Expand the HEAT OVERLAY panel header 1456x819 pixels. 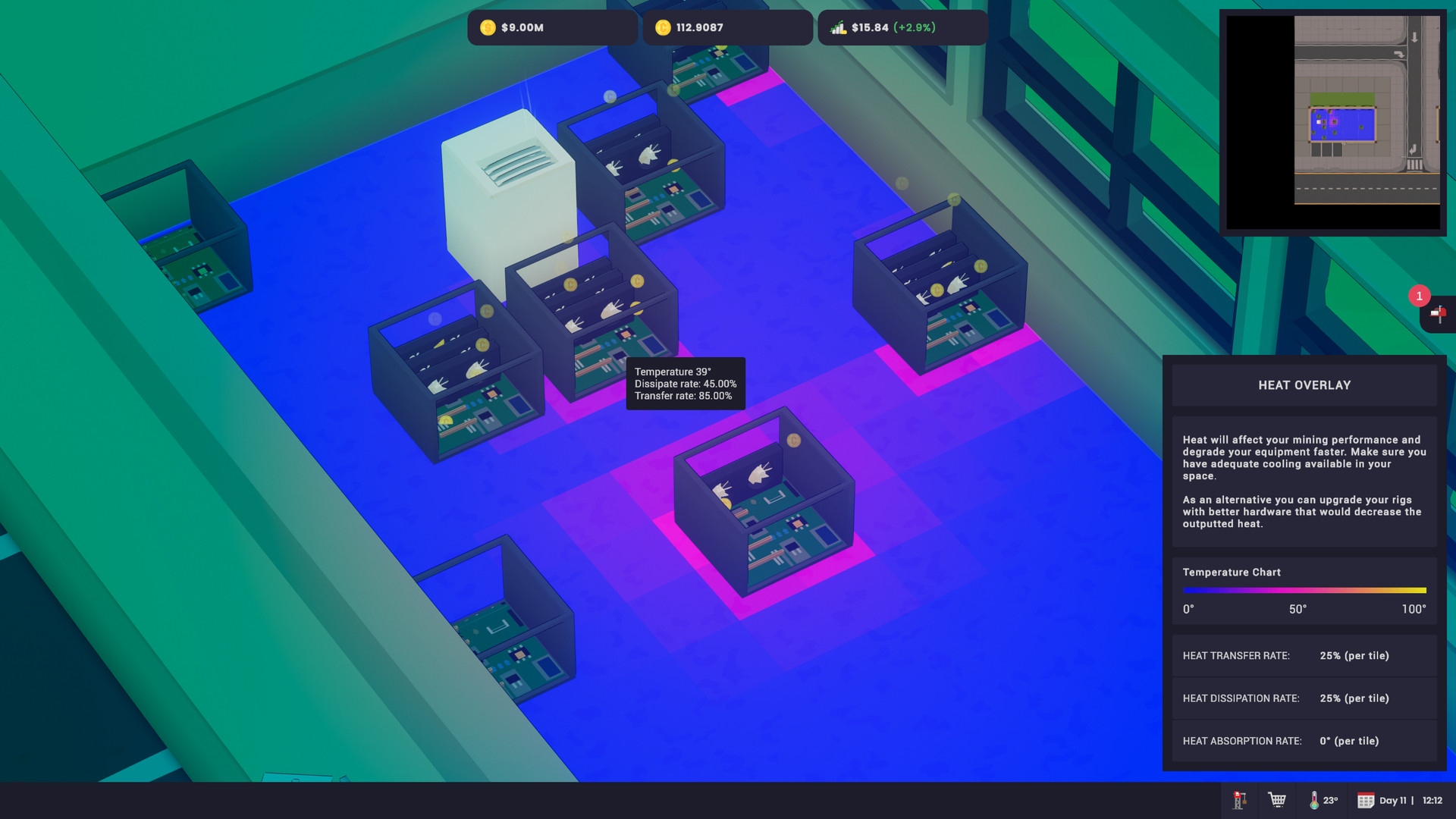pyautogui.click(x=1304, y=385)
